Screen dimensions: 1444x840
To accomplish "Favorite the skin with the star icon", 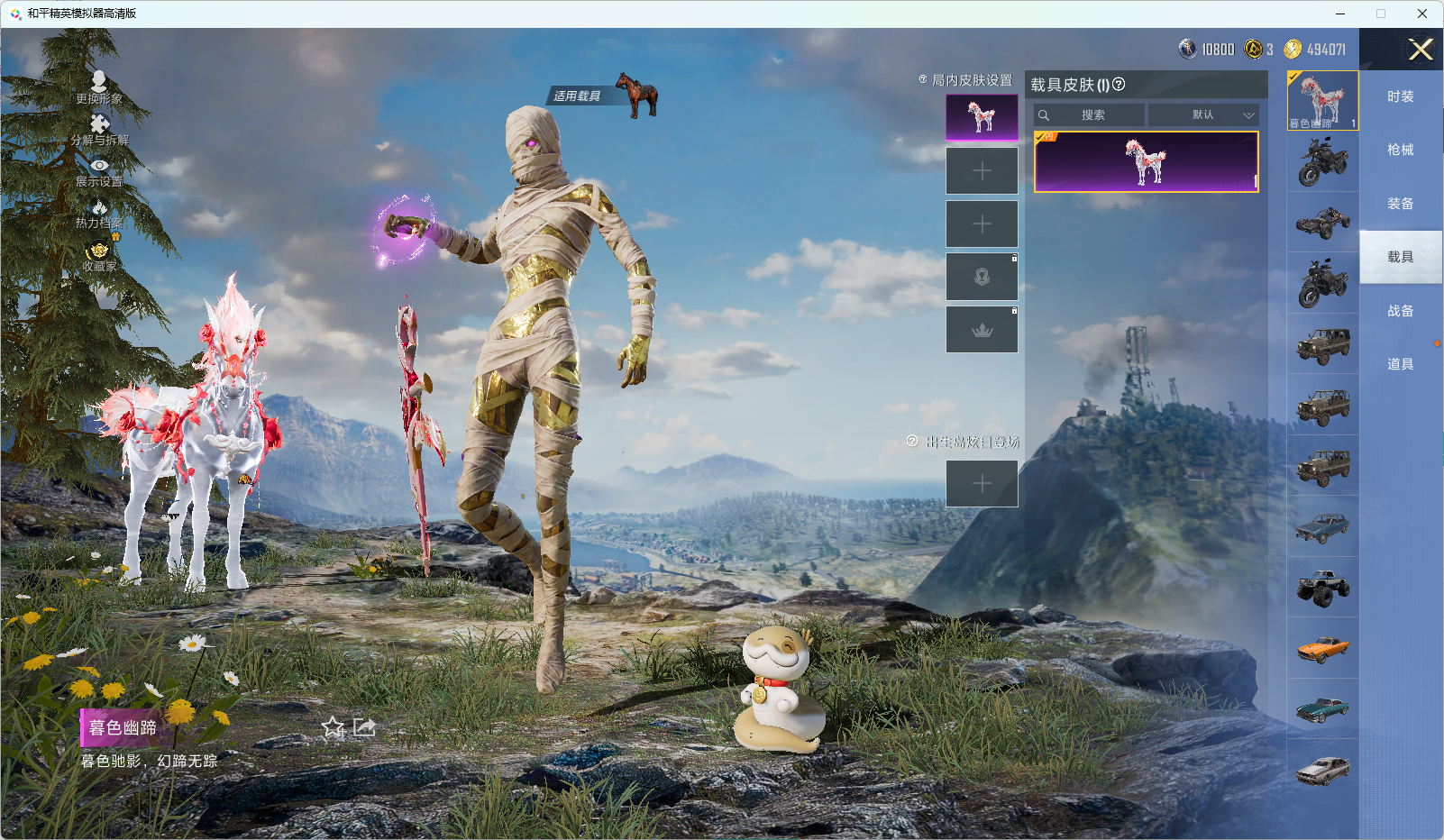I will [333, 727].
